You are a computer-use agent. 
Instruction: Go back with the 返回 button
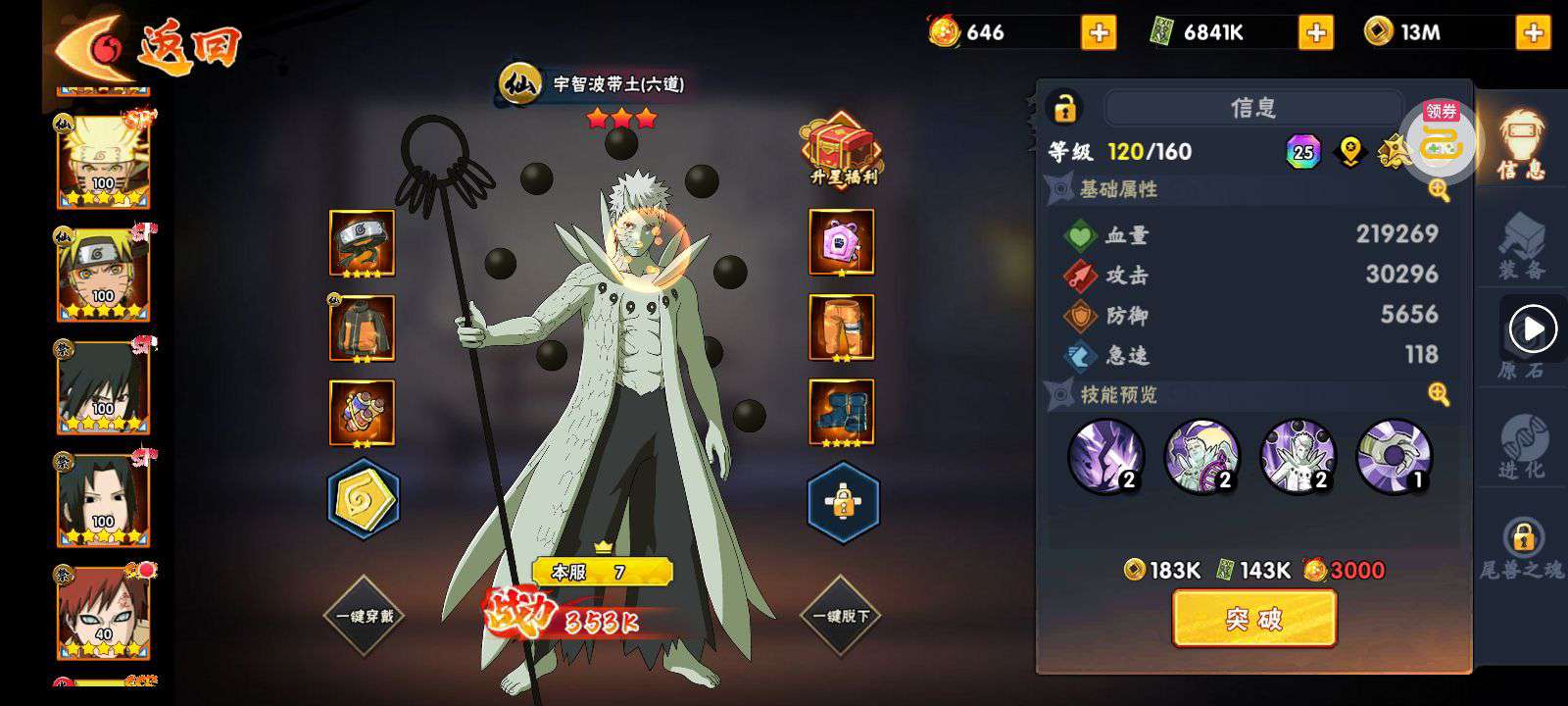147,44
